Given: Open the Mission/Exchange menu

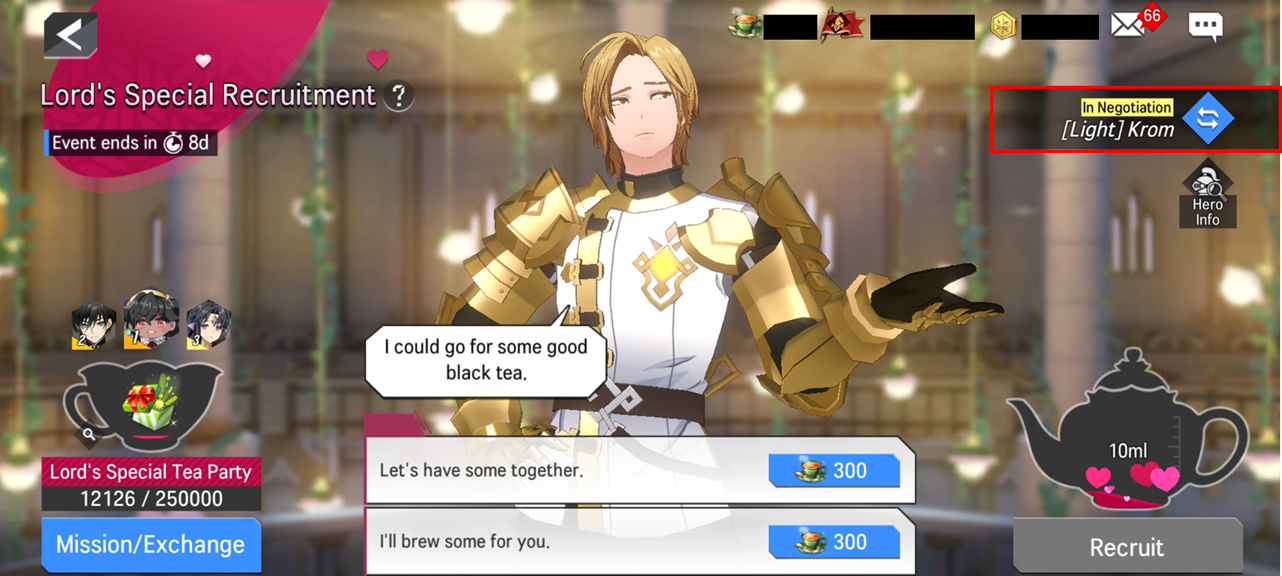Looking at the screenshot, I should coord(150,545).
